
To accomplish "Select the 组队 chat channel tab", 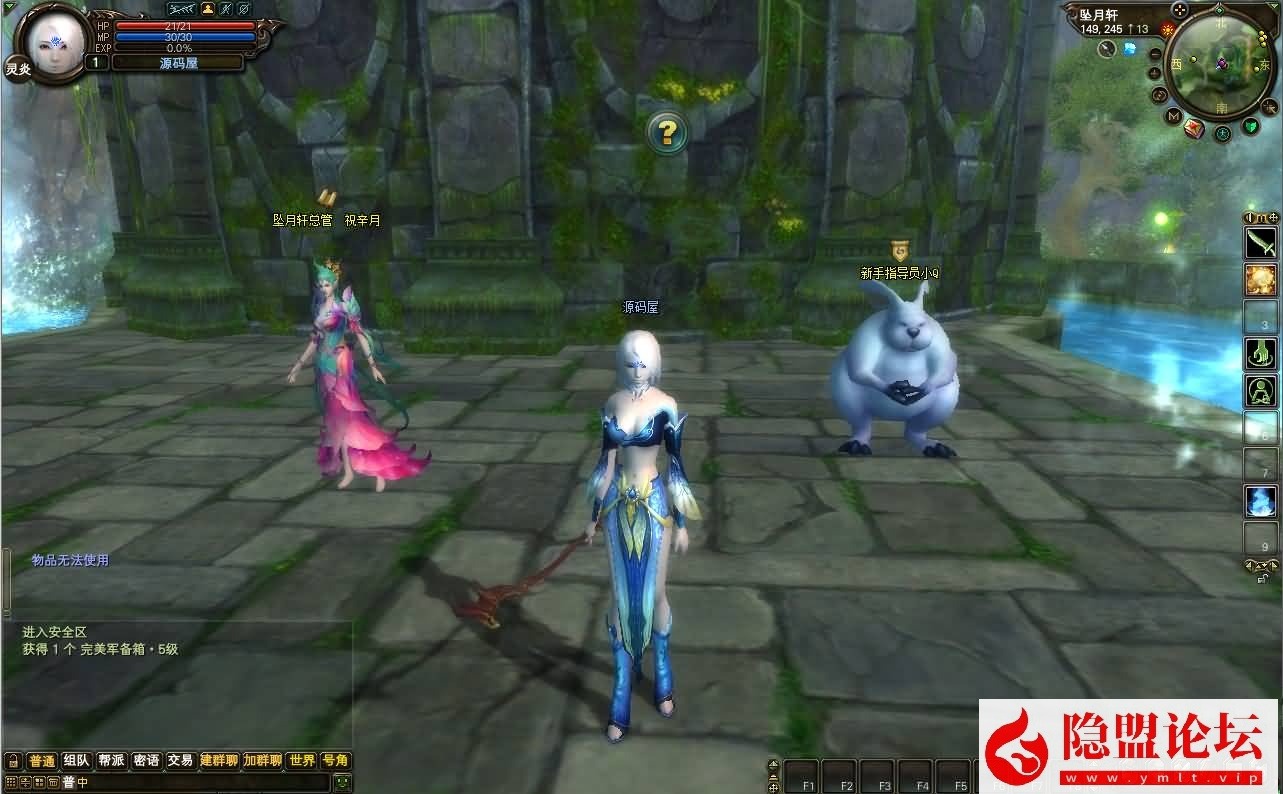I will coord(76,760).
